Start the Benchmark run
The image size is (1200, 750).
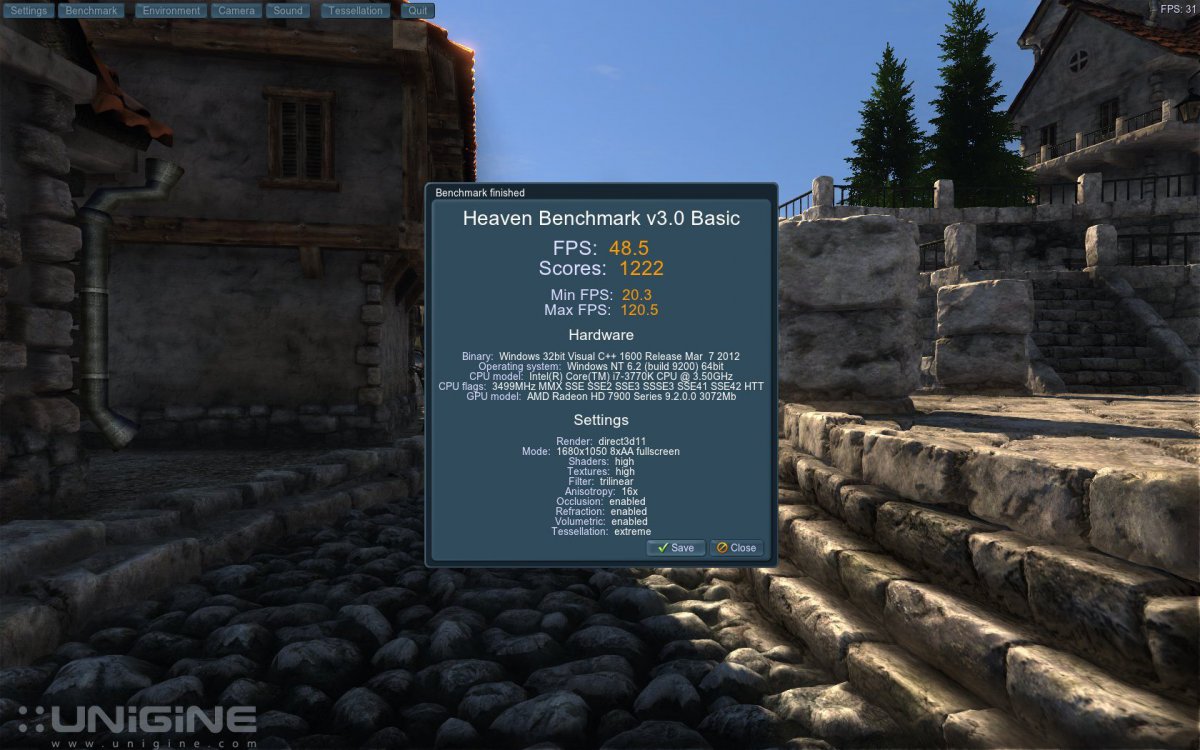pyautogui.click(x=91, y=11)
